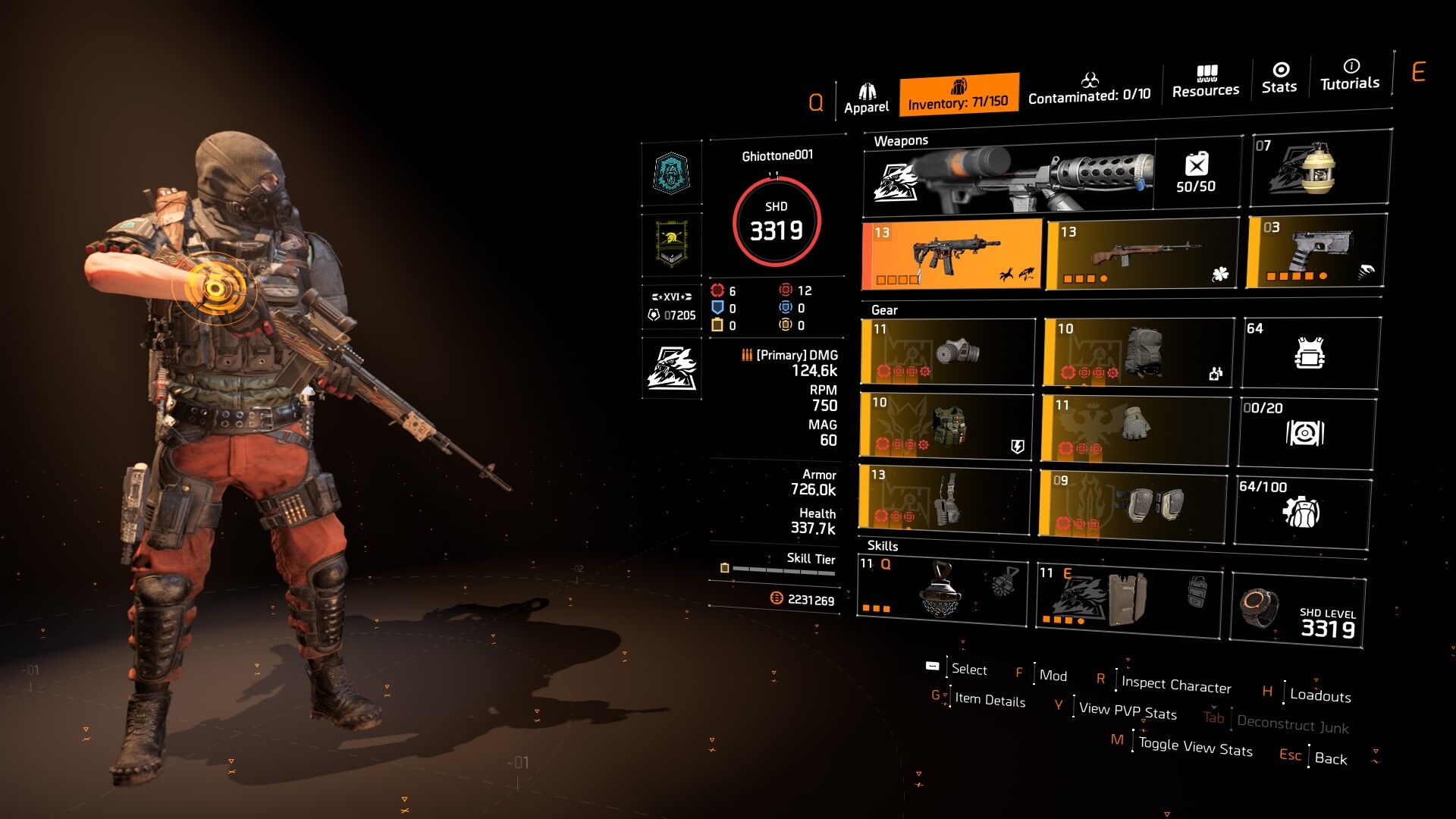Open the Contaminated items tab
The width and height of the screenshot is (1456, 819).
point(1089,89)
